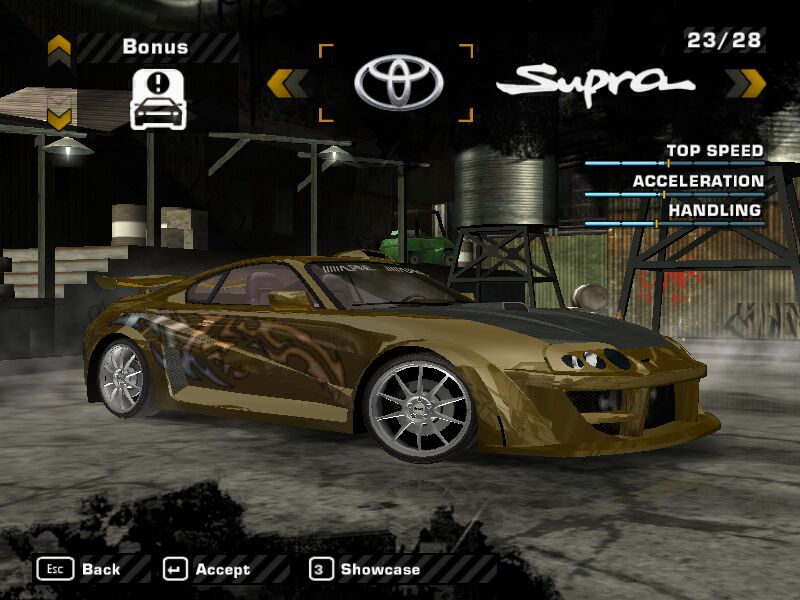This screenshot has width=800, height=600.
Task: Show the next car with right arrow
Action: coord(745,83)
